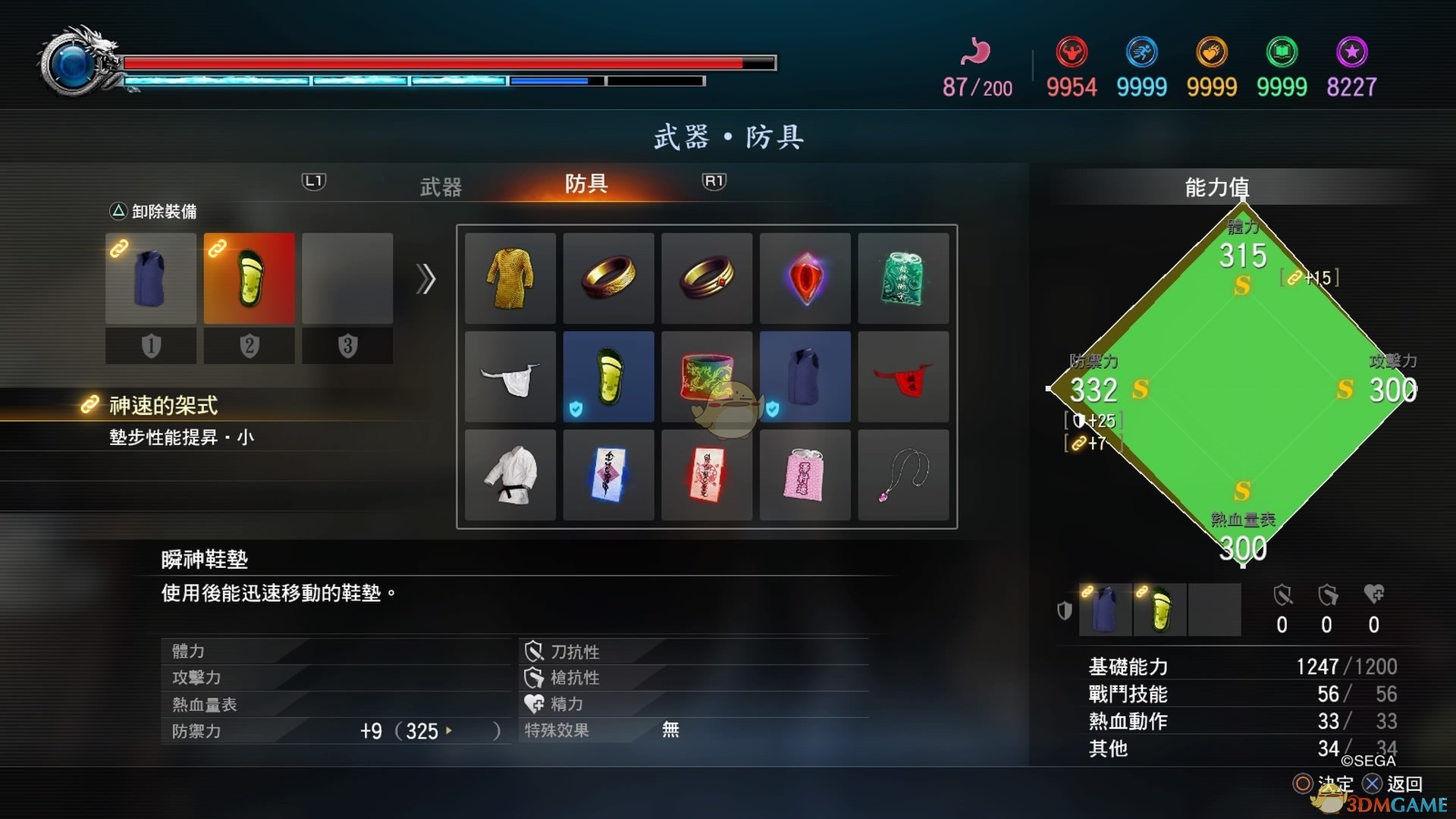
Task: Select equipped insole in slot 2
Action: (x=249, y=278)
